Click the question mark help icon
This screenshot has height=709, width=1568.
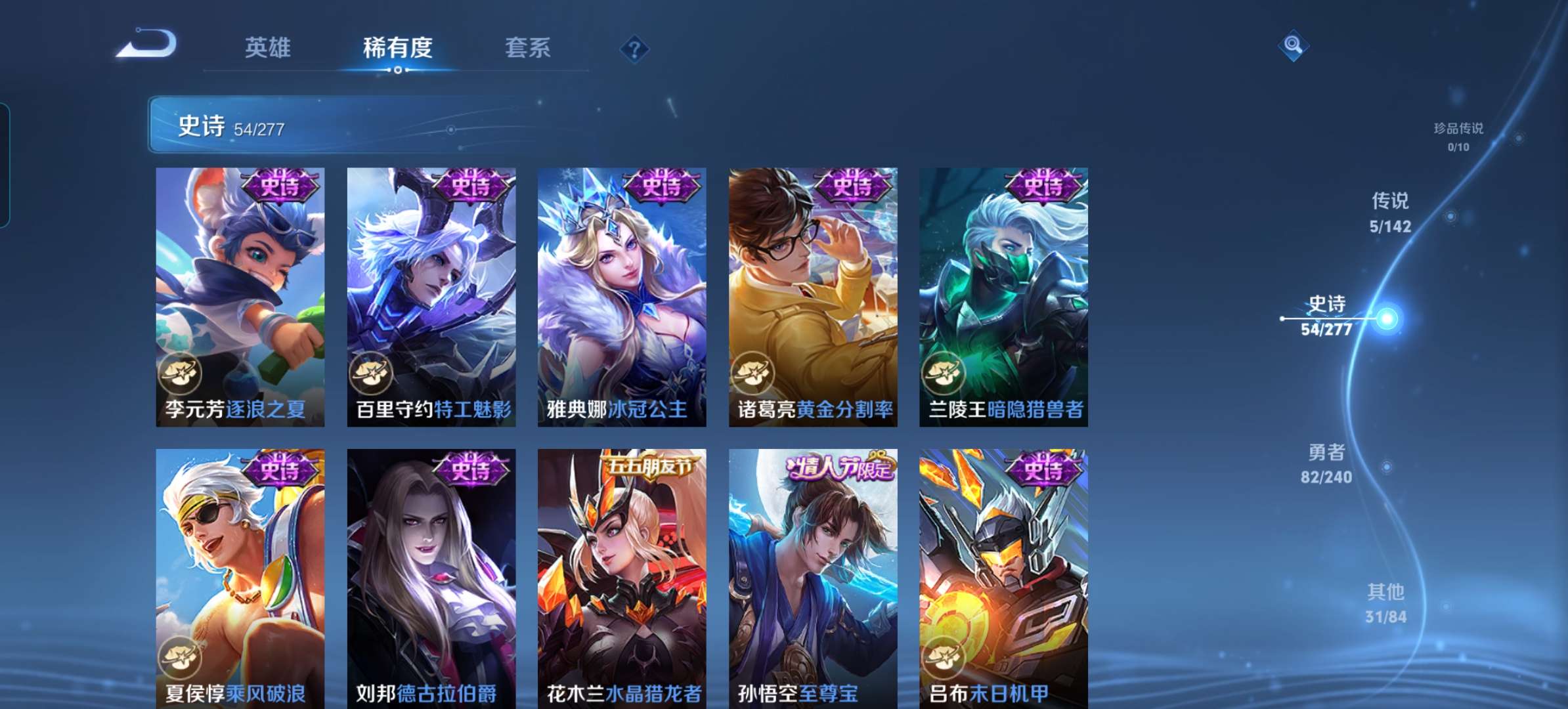634,47
